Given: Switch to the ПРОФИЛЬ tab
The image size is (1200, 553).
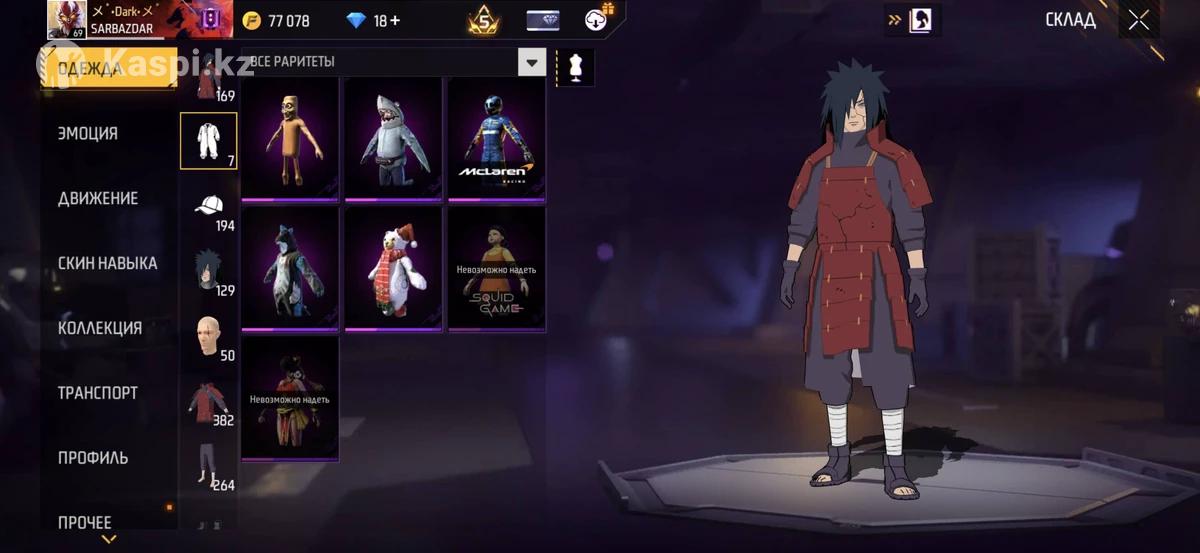Looking at the screenshot, I should point(93,458).
